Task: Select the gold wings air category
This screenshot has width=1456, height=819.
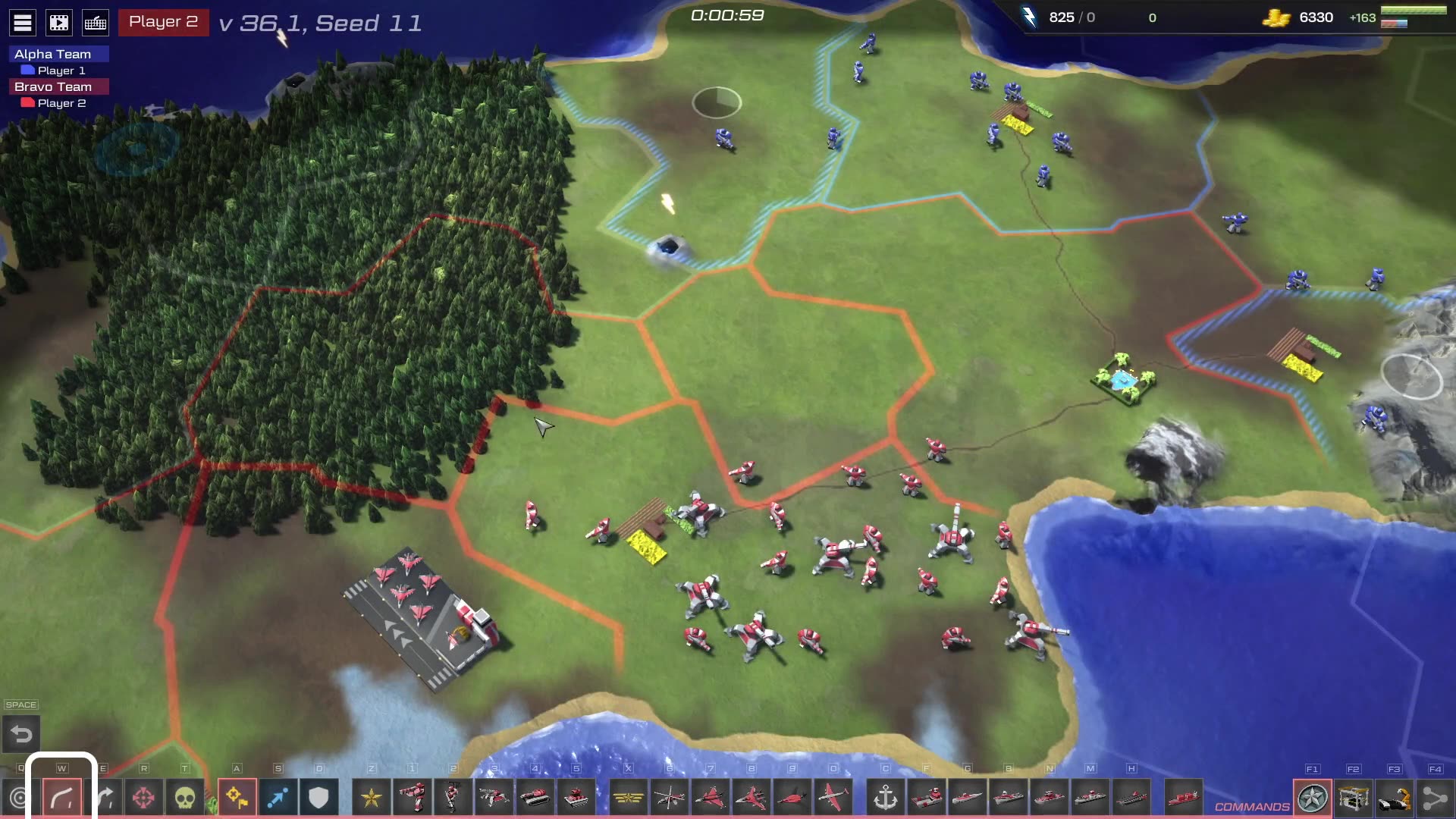Action: [628, 798]
